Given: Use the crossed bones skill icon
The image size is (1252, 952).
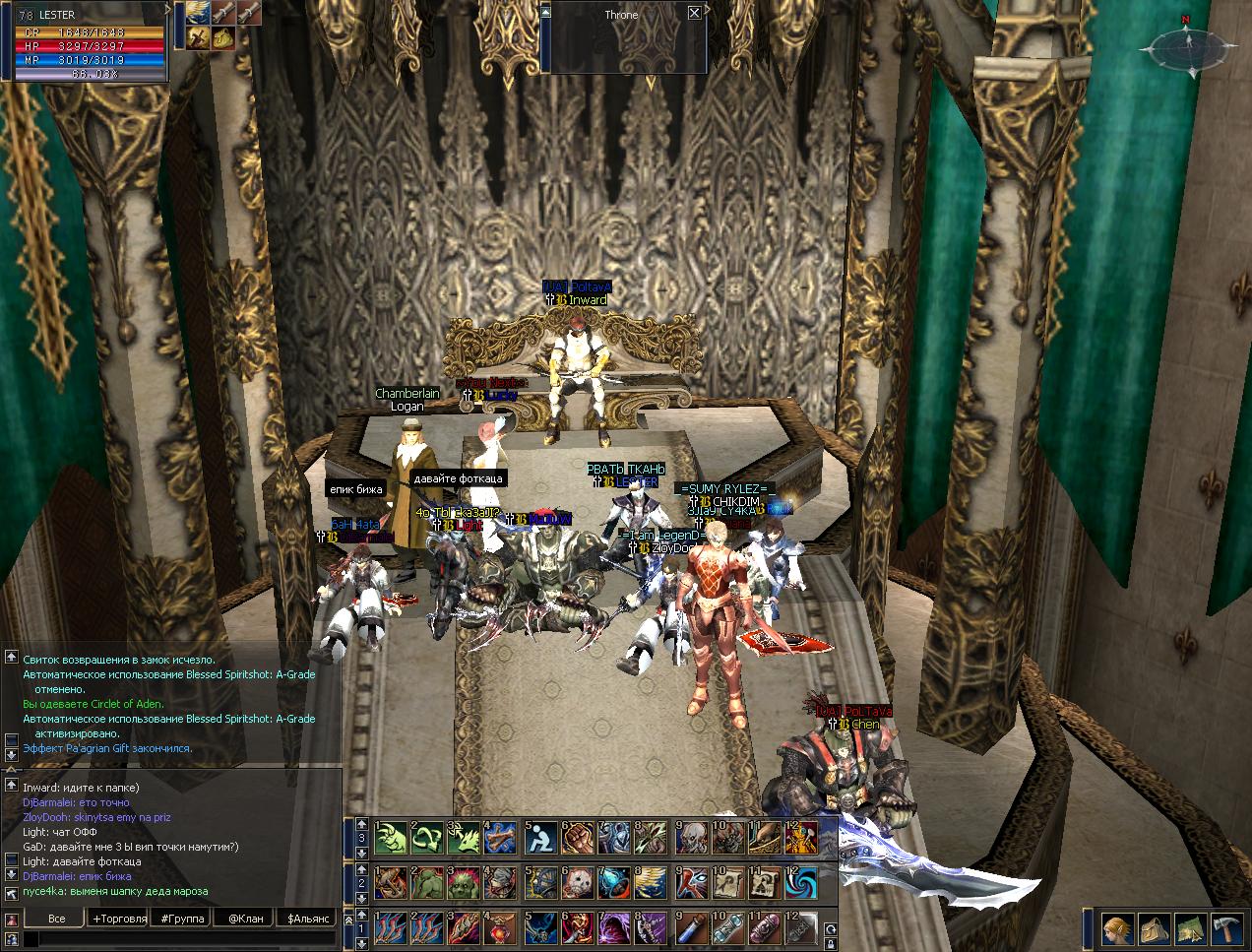Looking at the screenshot, I should [x=502, y=837].
